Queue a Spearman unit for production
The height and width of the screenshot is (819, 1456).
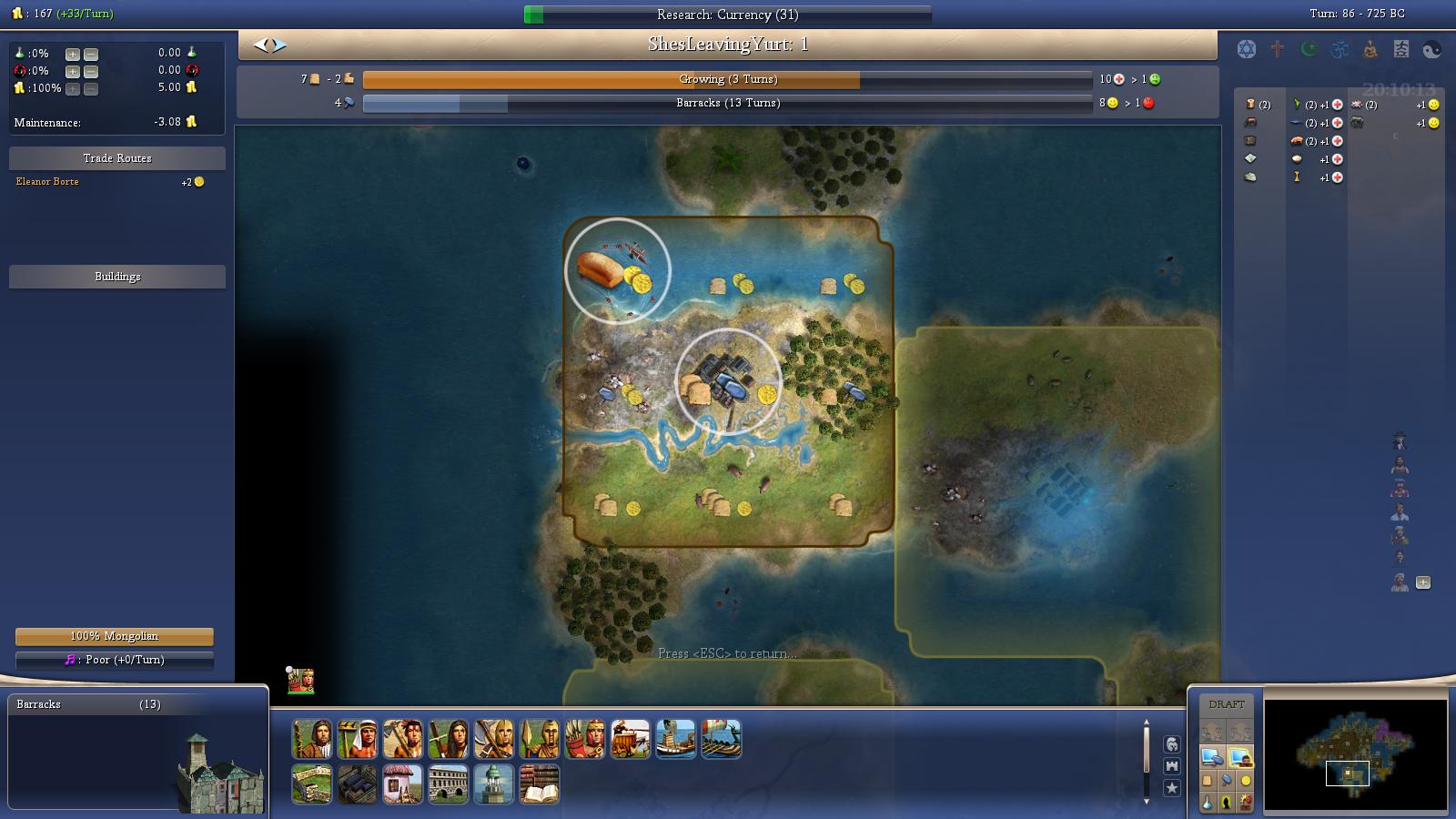coord(539,740)
